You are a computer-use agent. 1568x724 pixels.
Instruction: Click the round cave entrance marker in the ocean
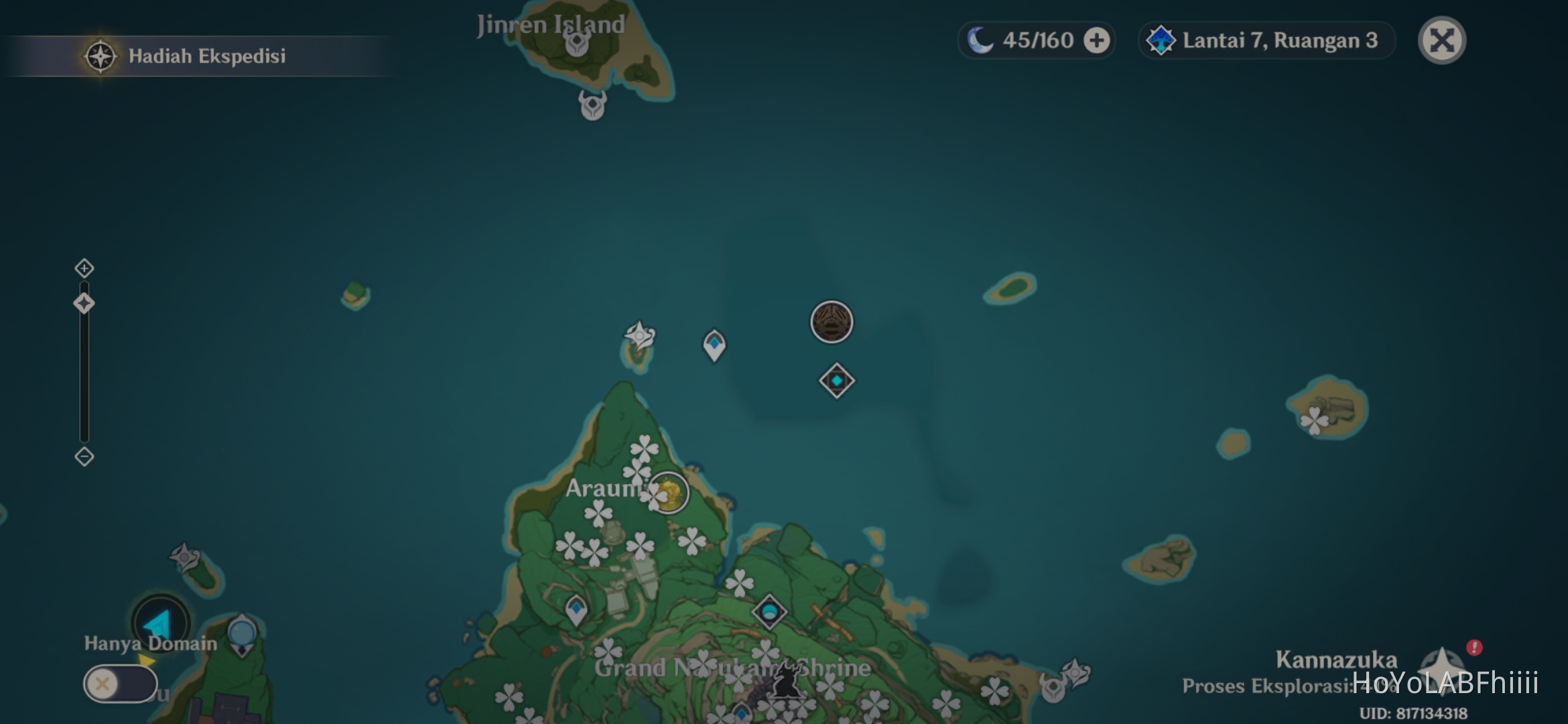click(x=831, y=322)
